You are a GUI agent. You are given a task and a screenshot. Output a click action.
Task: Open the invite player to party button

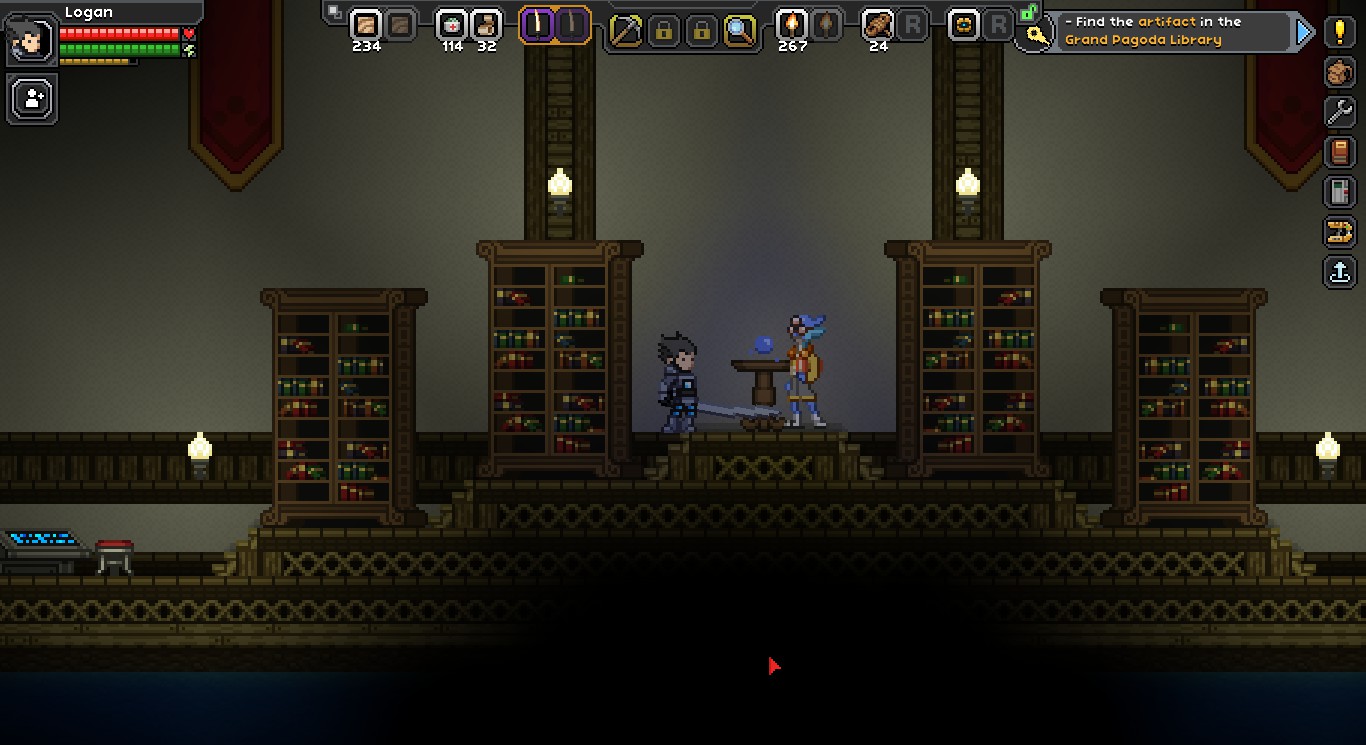coord(33,99)
